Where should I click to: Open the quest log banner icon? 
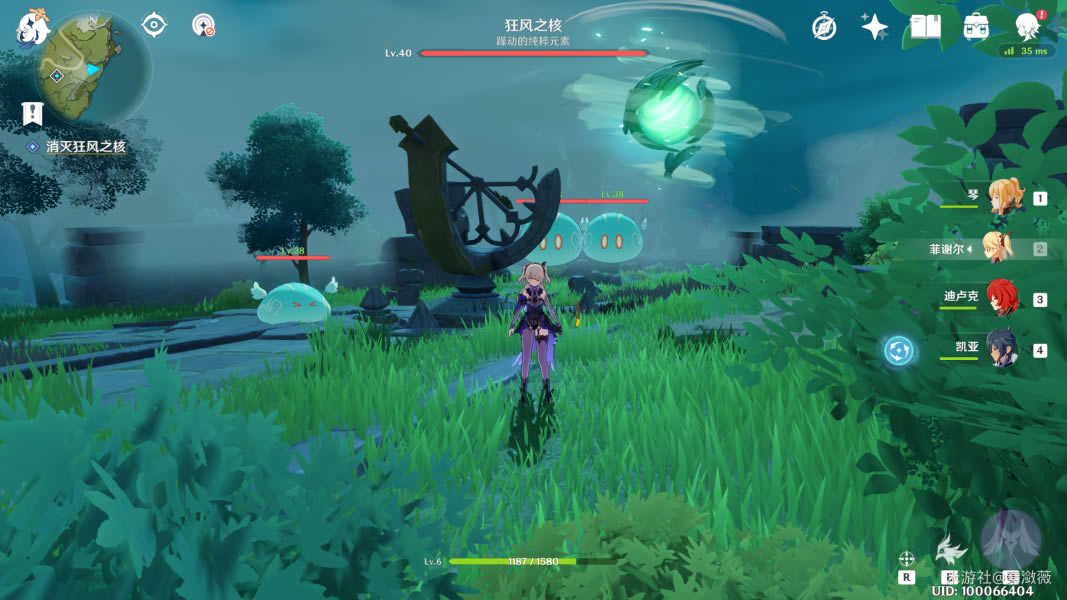[x=33, y=113]
